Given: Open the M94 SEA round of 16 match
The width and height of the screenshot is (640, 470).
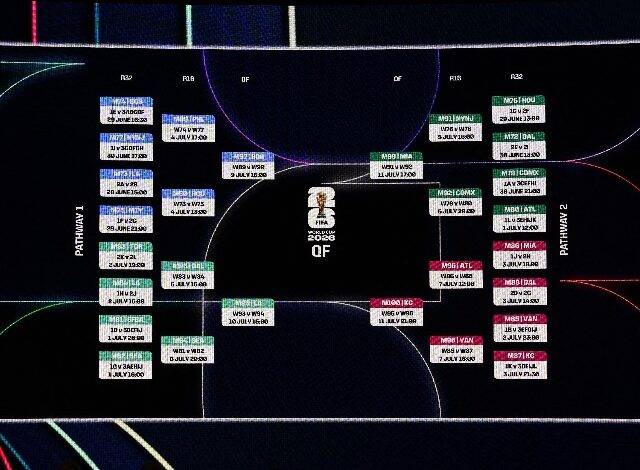Looking at the screenshot, I should (x=188, y=347).
